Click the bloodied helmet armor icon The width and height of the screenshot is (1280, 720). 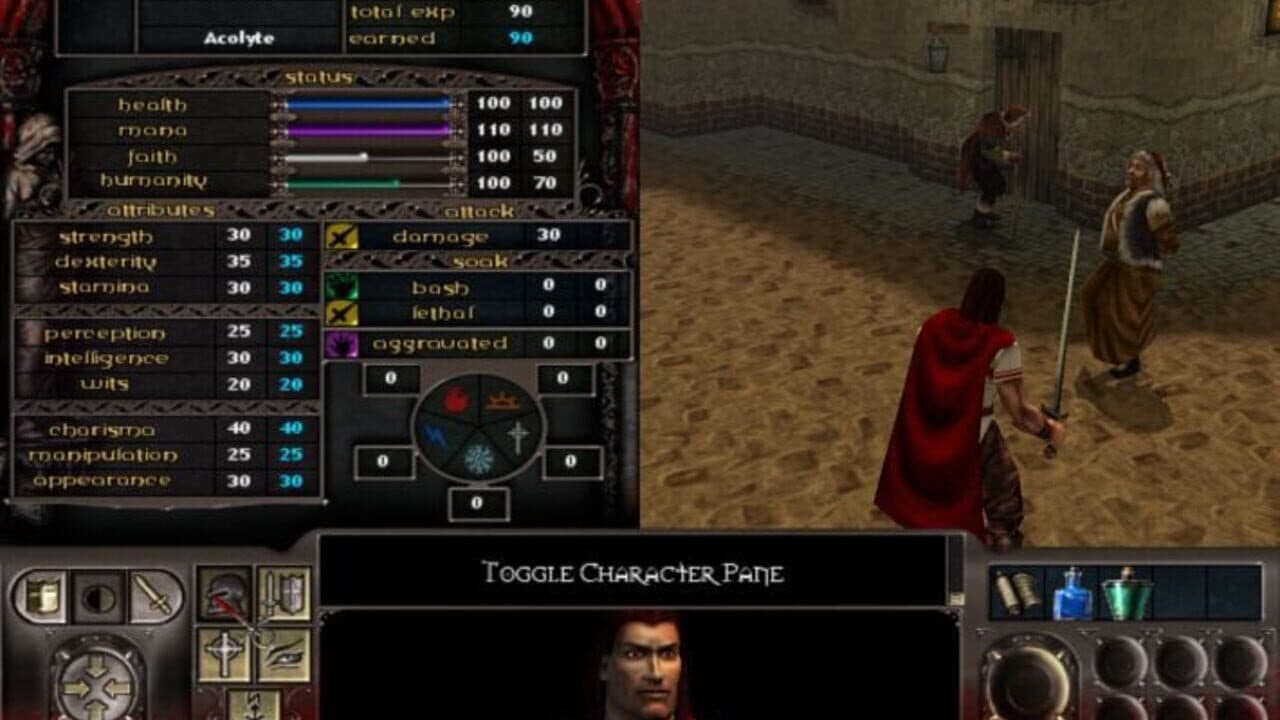point(224,591)
